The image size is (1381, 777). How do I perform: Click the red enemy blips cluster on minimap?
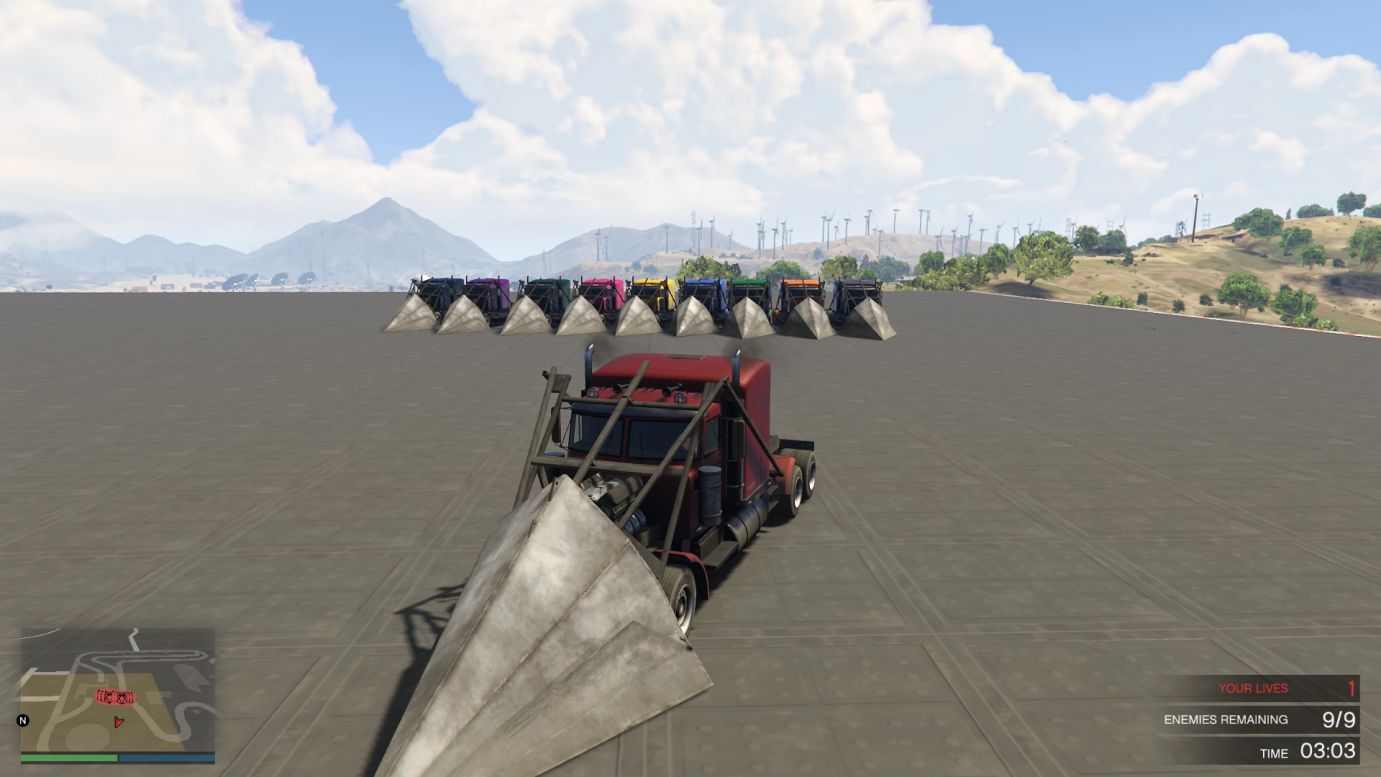point(115,696)
